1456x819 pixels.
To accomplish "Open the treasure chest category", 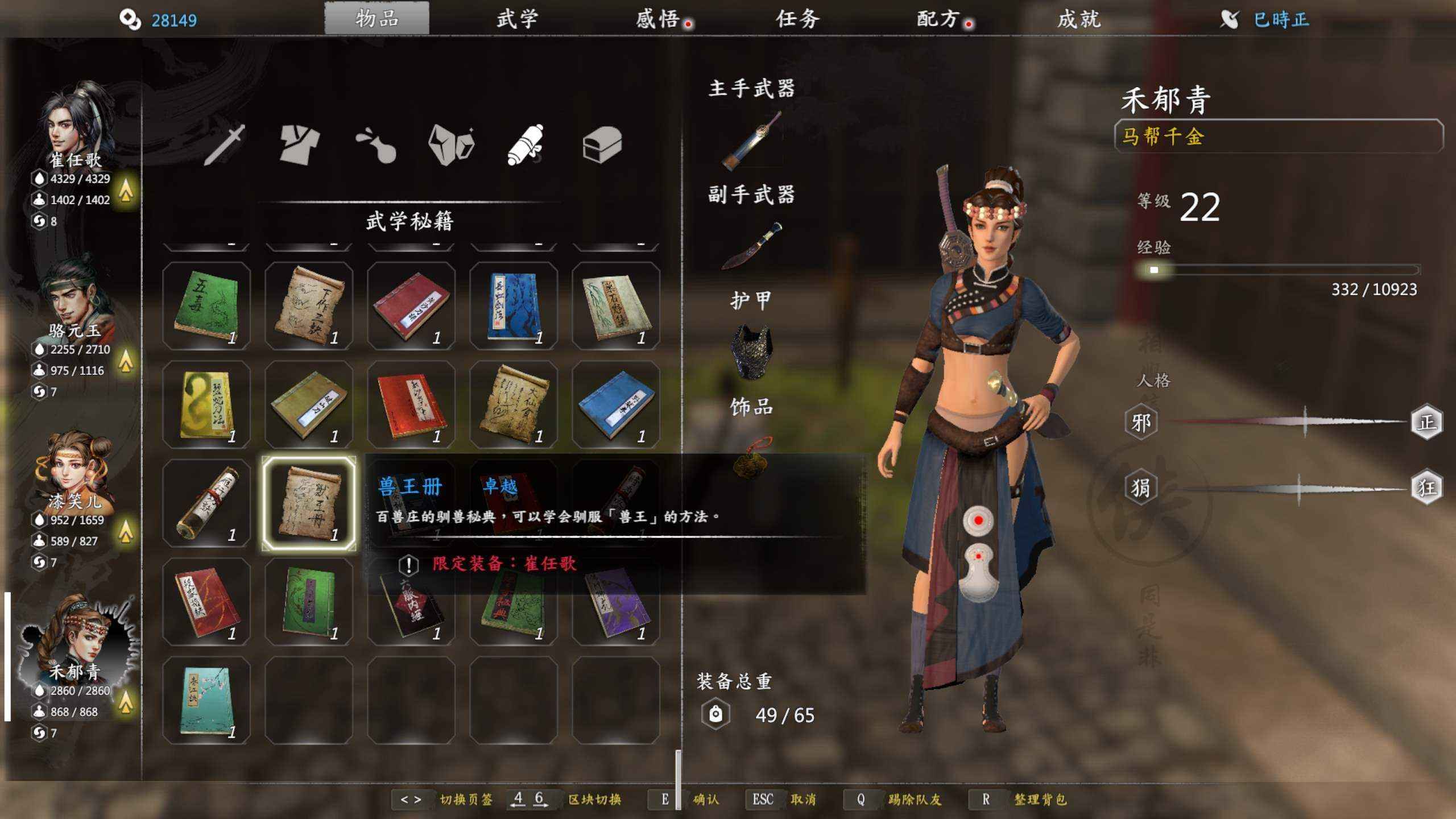I will (x=602, y=144).
